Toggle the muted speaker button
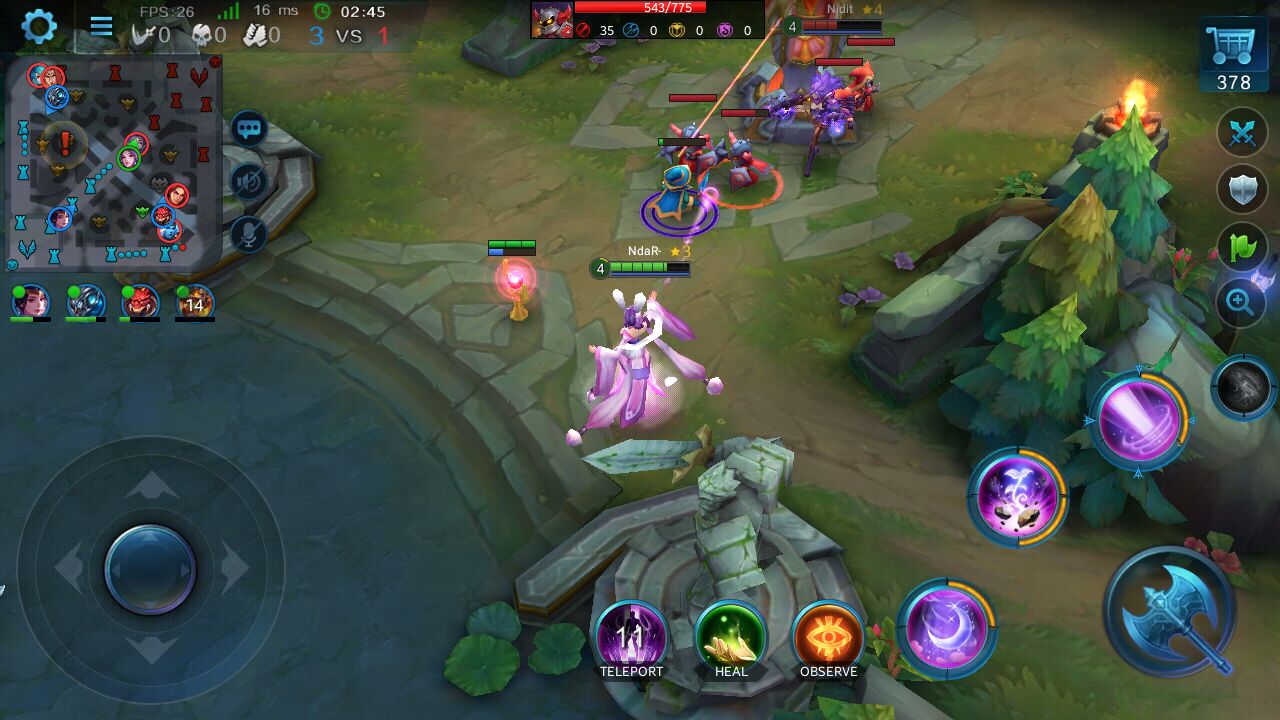 coord(249,182)
